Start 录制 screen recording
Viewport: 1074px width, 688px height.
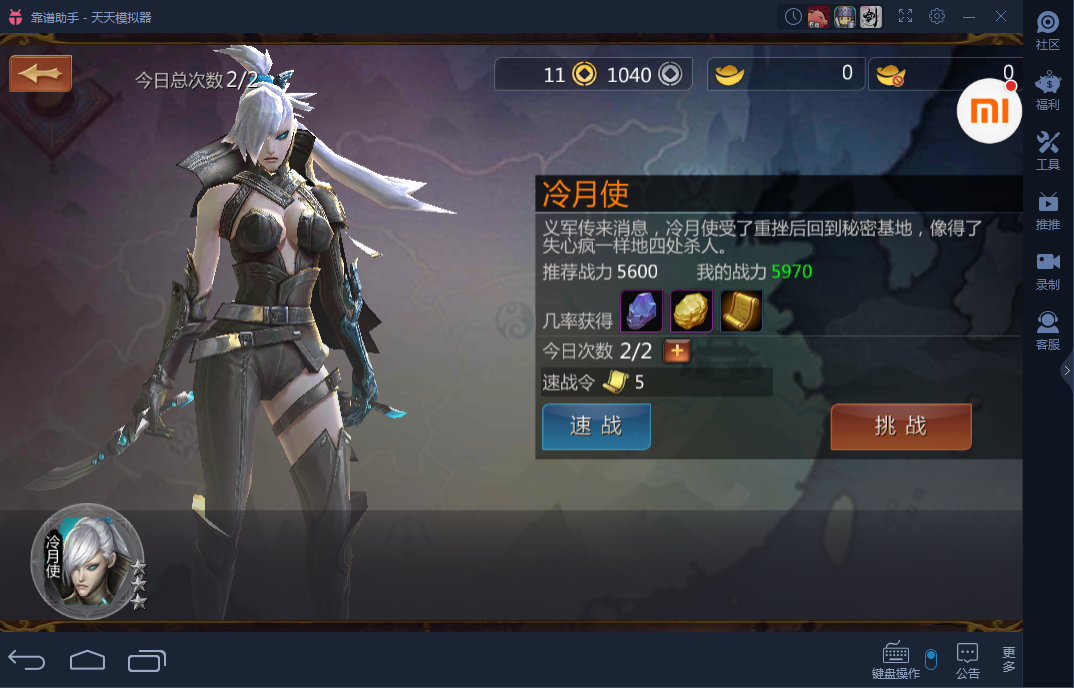pyautogui.click(x=1048, y=271)
